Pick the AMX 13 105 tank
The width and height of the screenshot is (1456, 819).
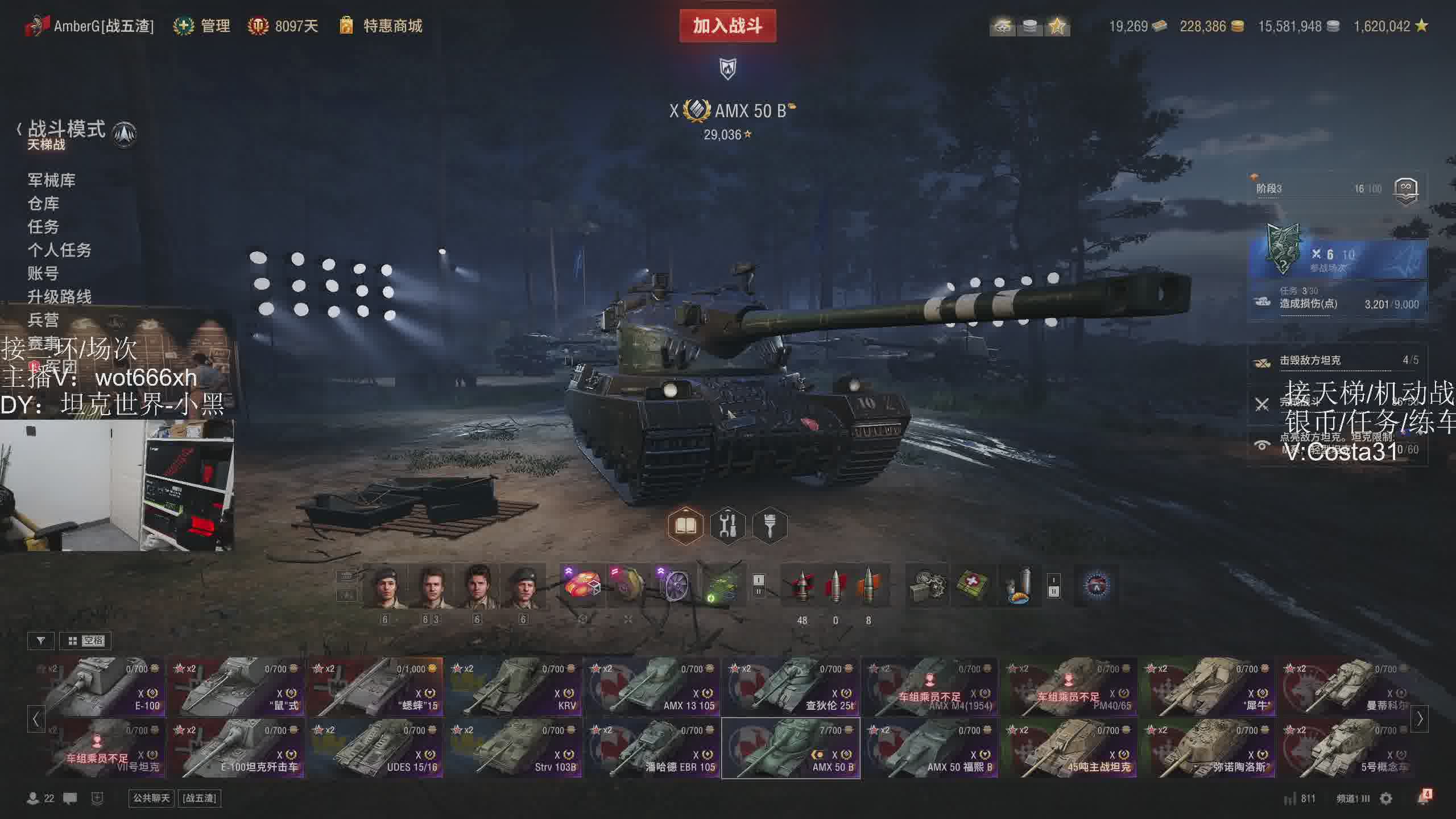tap(652, 687)
